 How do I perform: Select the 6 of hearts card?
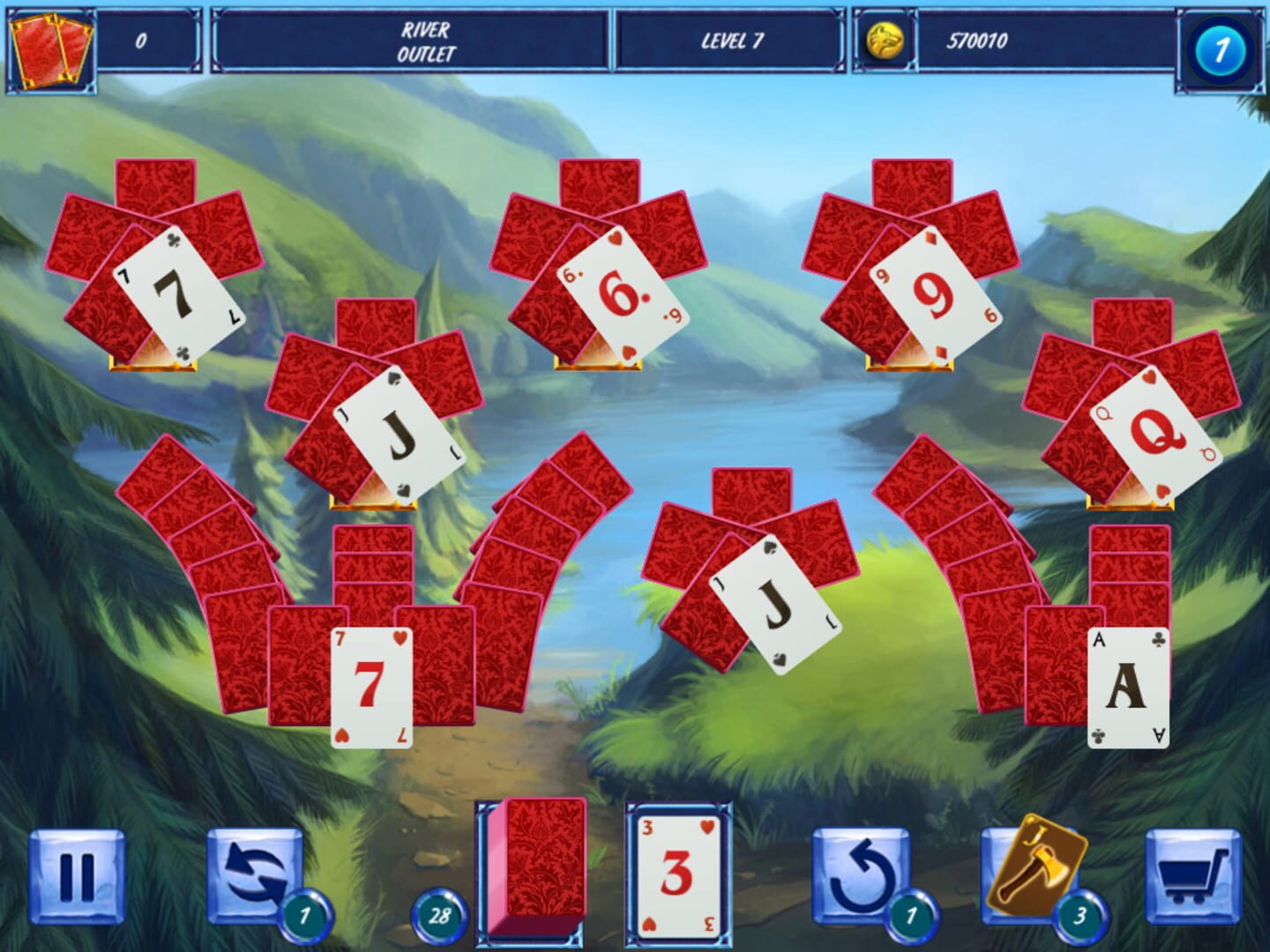(x=620, y=294)
